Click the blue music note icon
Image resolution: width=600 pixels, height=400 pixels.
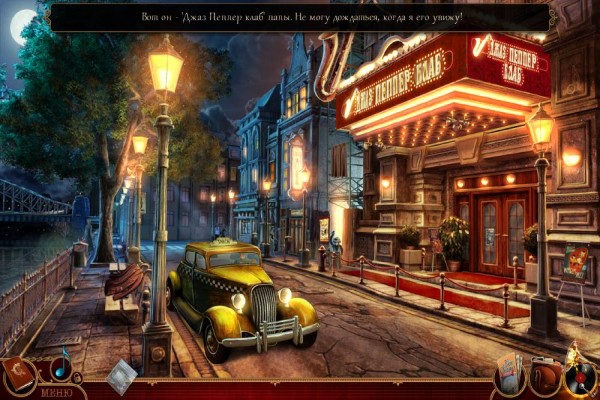(61, 365)
